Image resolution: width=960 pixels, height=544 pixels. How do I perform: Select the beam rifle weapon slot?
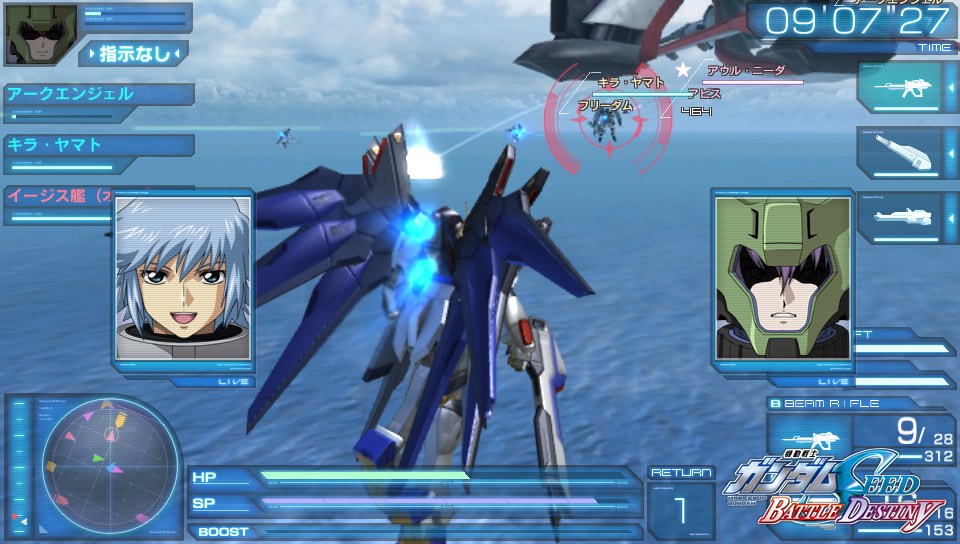point(899,88)
